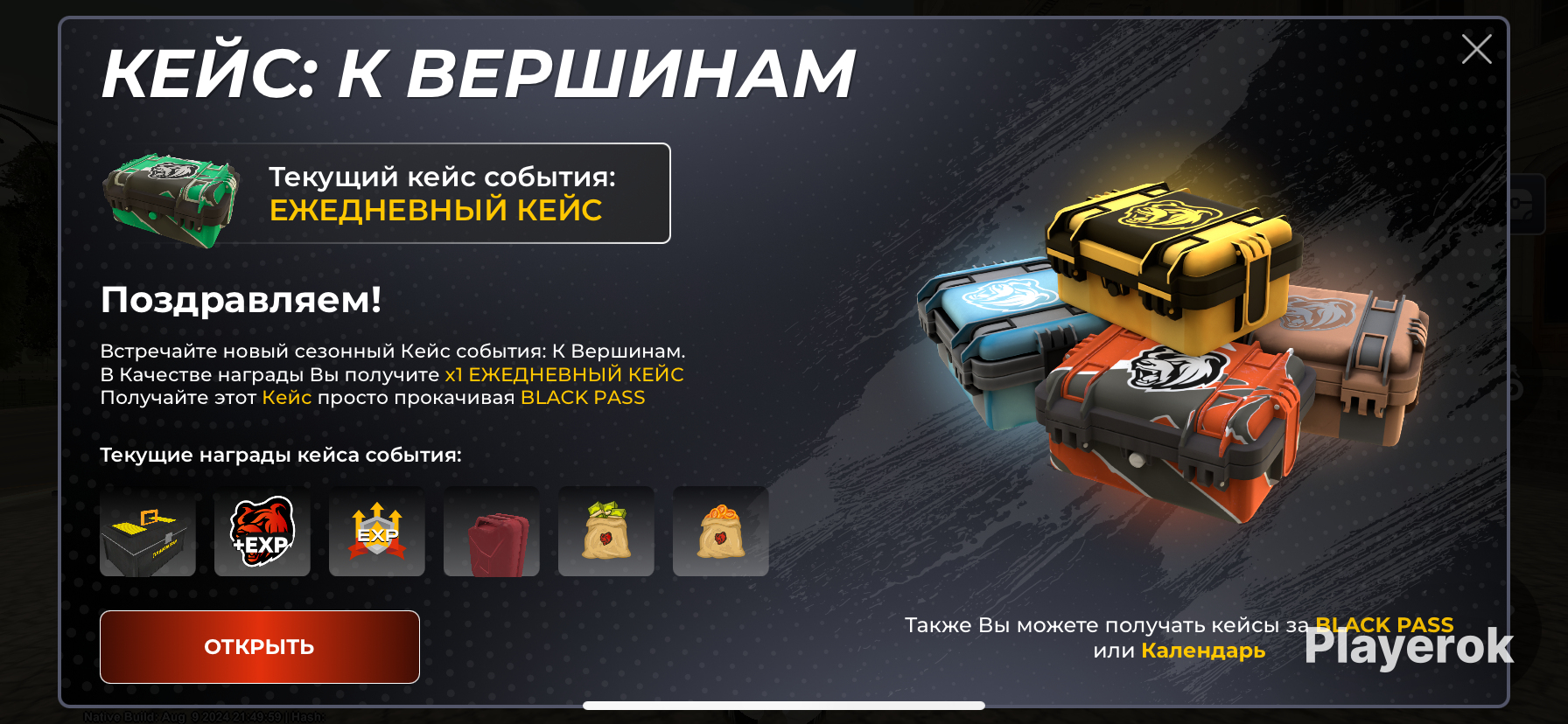This screenshot has height=724, width=1568.
Task: Select the black and yellow case reward
Action: click(148, 532)
